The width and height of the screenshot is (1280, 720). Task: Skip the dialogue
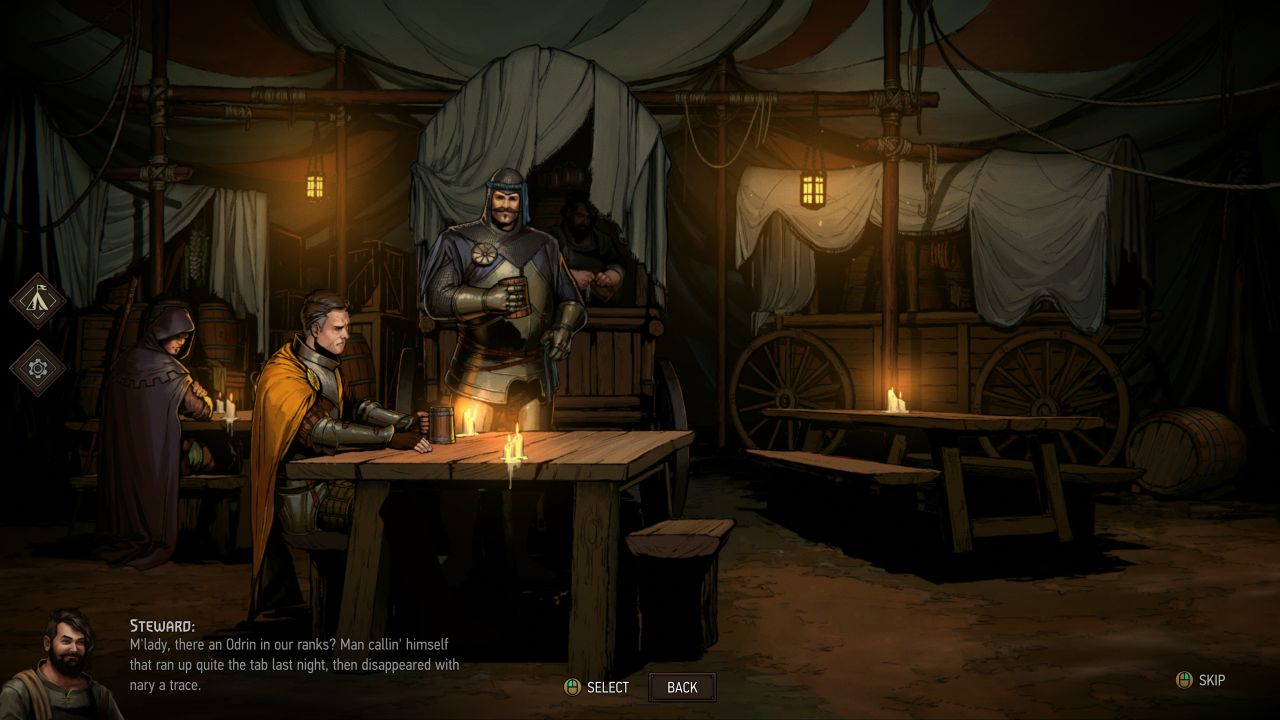pyautogui.click(x=1201, y=680)
